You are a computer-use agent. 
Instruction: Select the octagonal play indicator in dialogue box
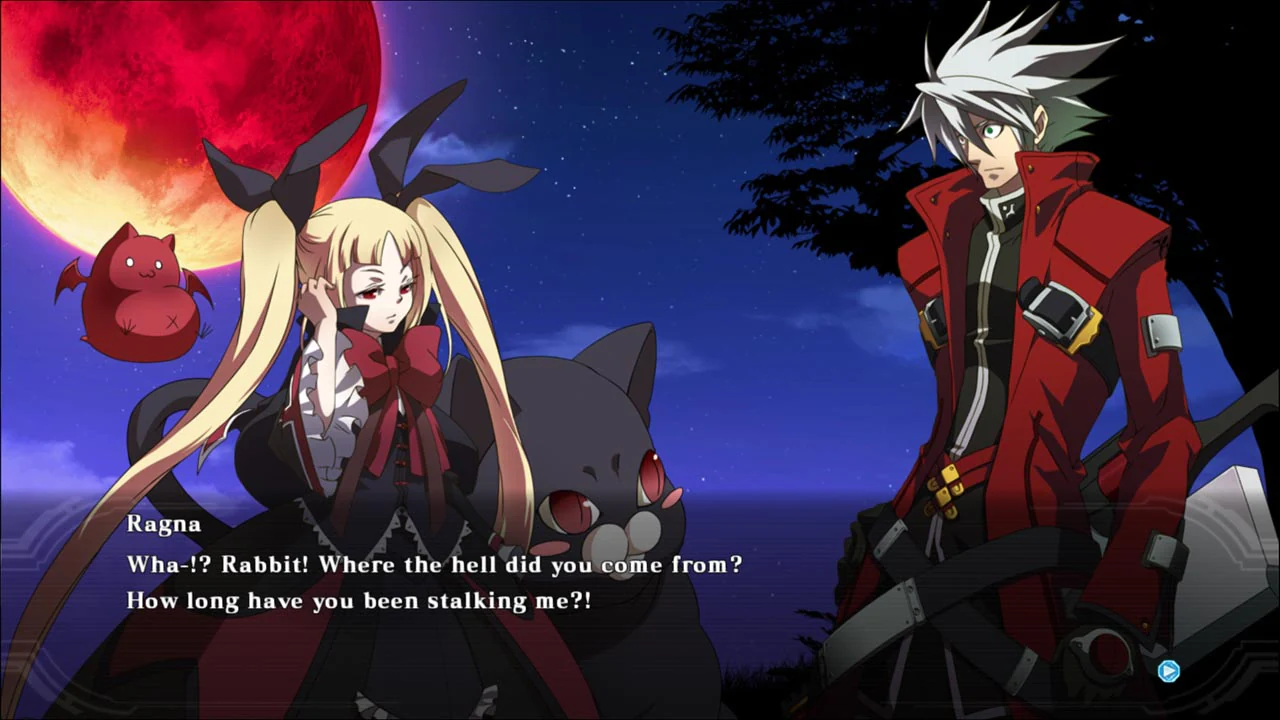click(1168, 671)
